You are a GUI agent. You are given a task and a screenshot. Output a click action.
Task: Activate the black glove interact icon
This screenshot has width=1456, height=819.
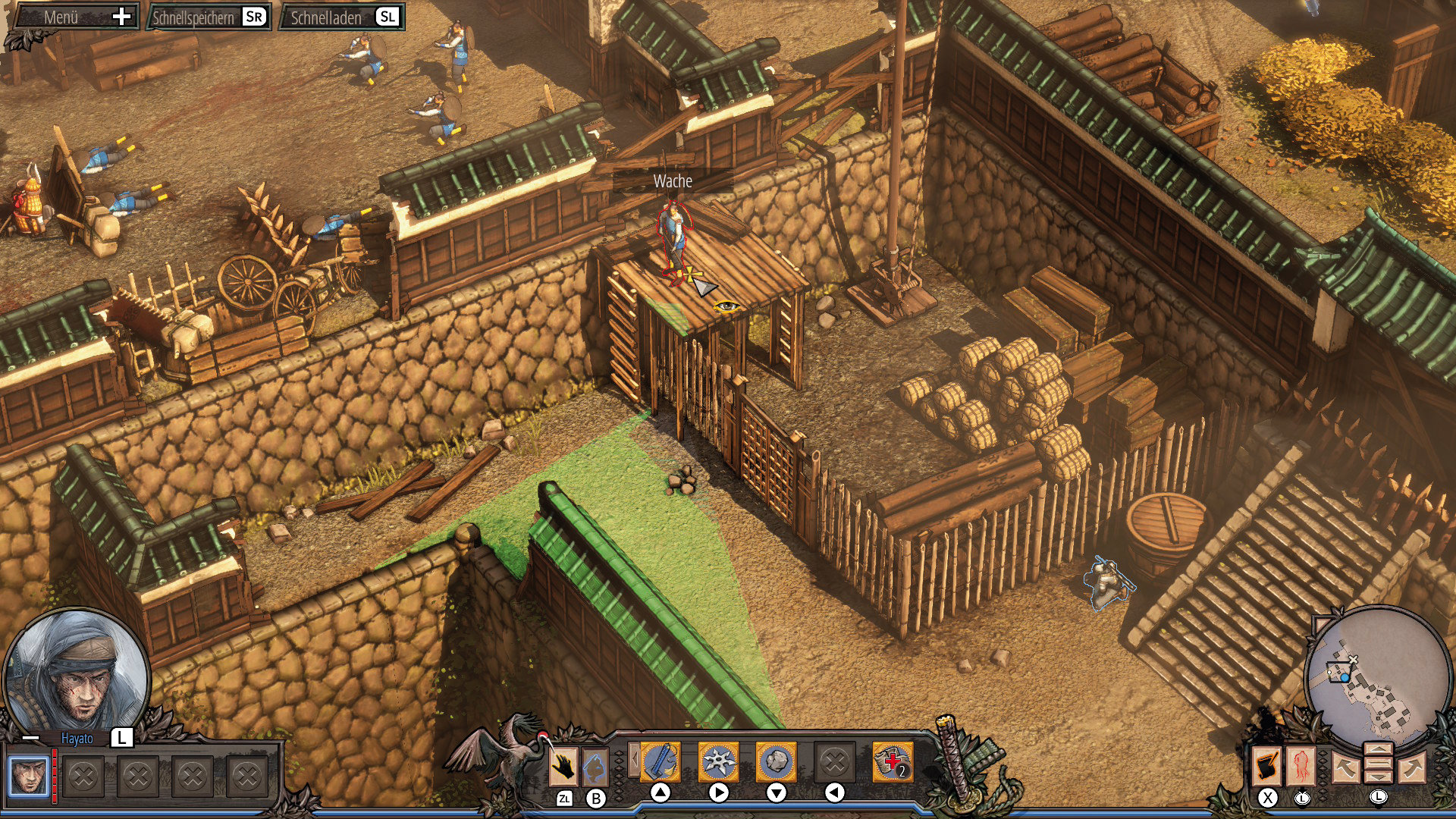pyautogui.click(x=563, y=767)
